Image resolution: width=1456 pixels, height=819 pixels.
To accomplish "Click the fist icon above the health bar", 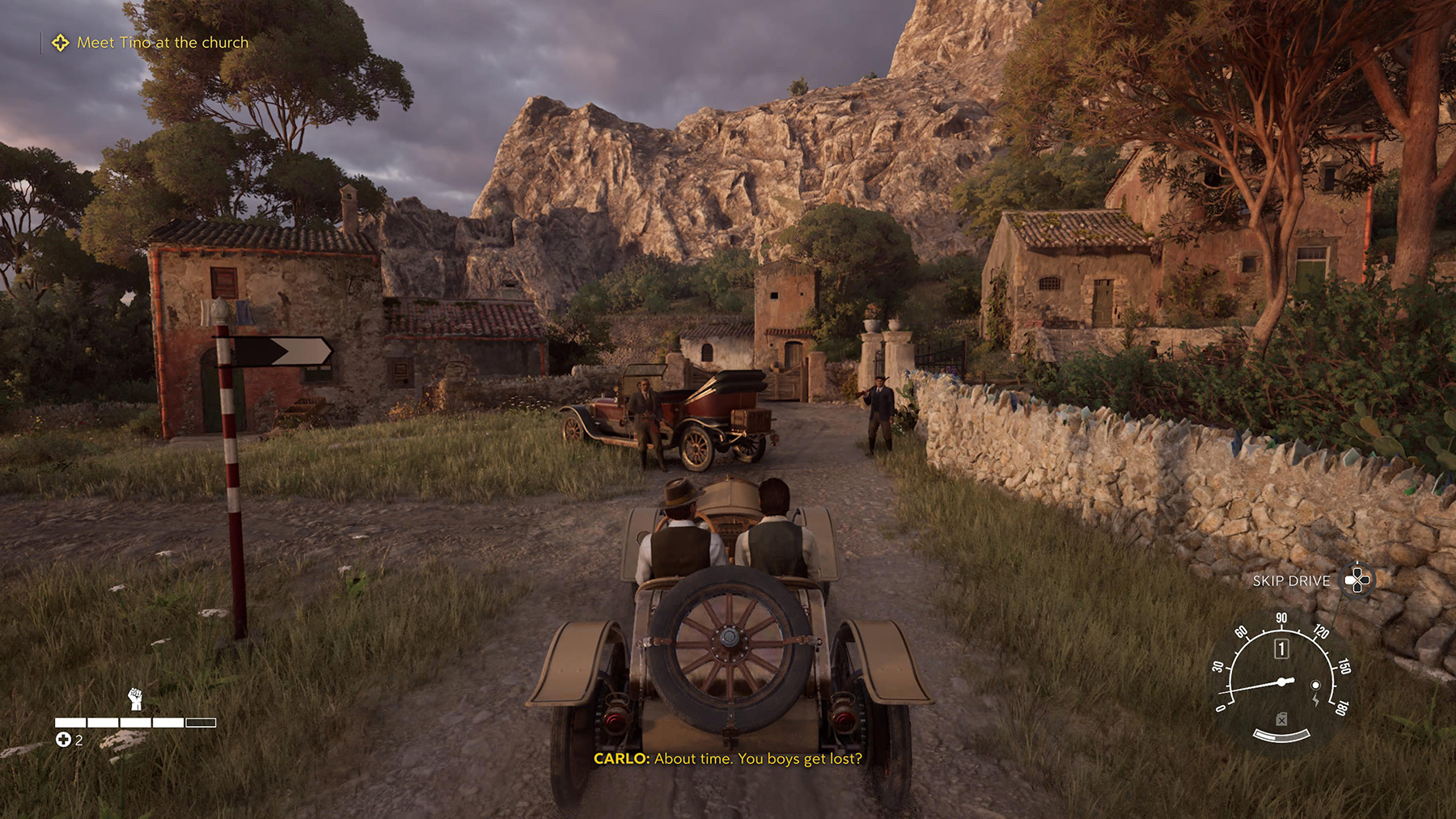I will click(x=135, y=698).
